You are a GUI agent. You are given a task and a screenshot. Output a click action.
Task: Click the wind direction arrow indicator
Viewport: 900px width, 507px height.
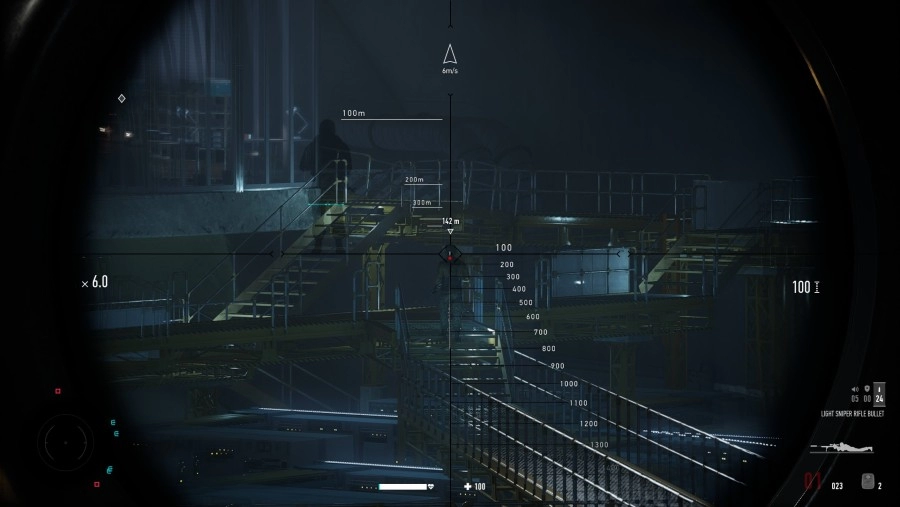point(450,55)
